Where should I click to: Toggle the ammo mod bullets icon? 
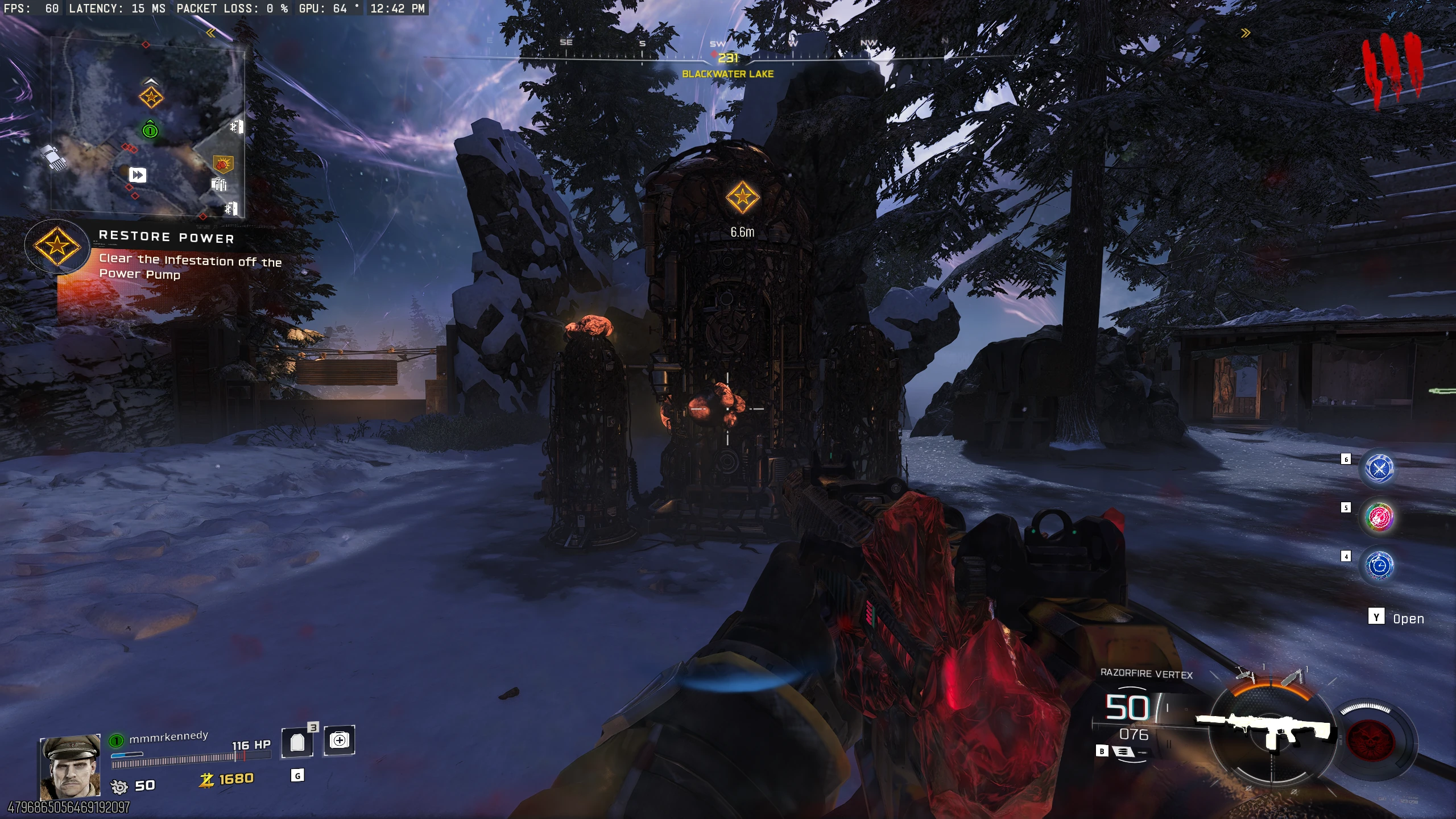[1122, 751]
